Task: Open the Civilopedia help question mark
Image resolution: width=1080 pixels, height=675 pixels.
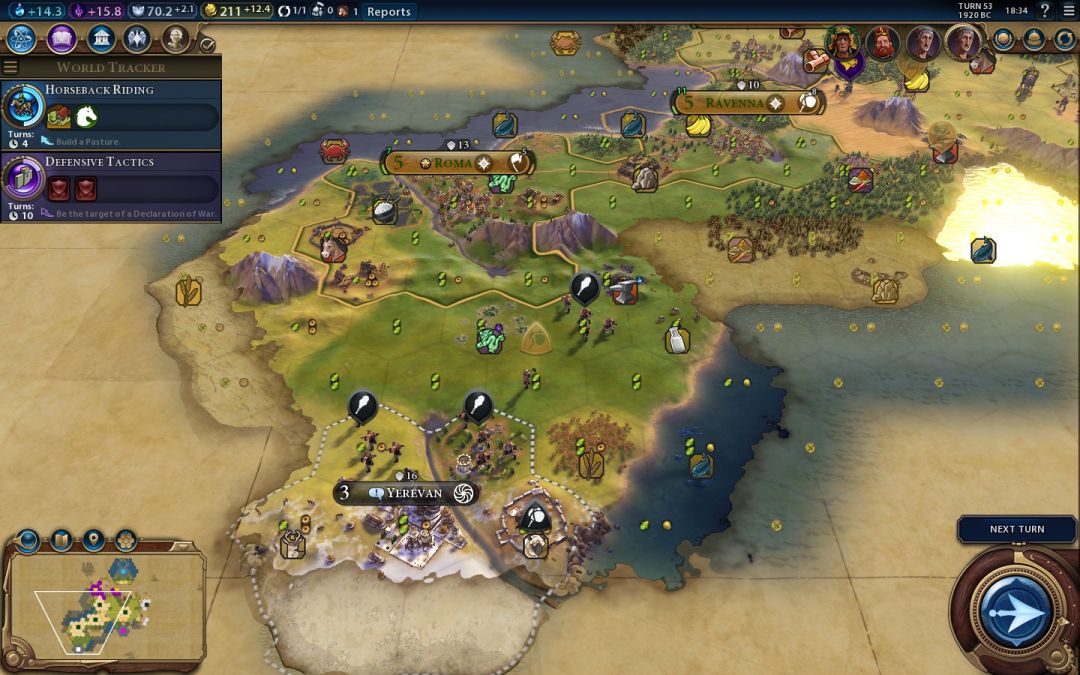Action: click(1044, 11)
